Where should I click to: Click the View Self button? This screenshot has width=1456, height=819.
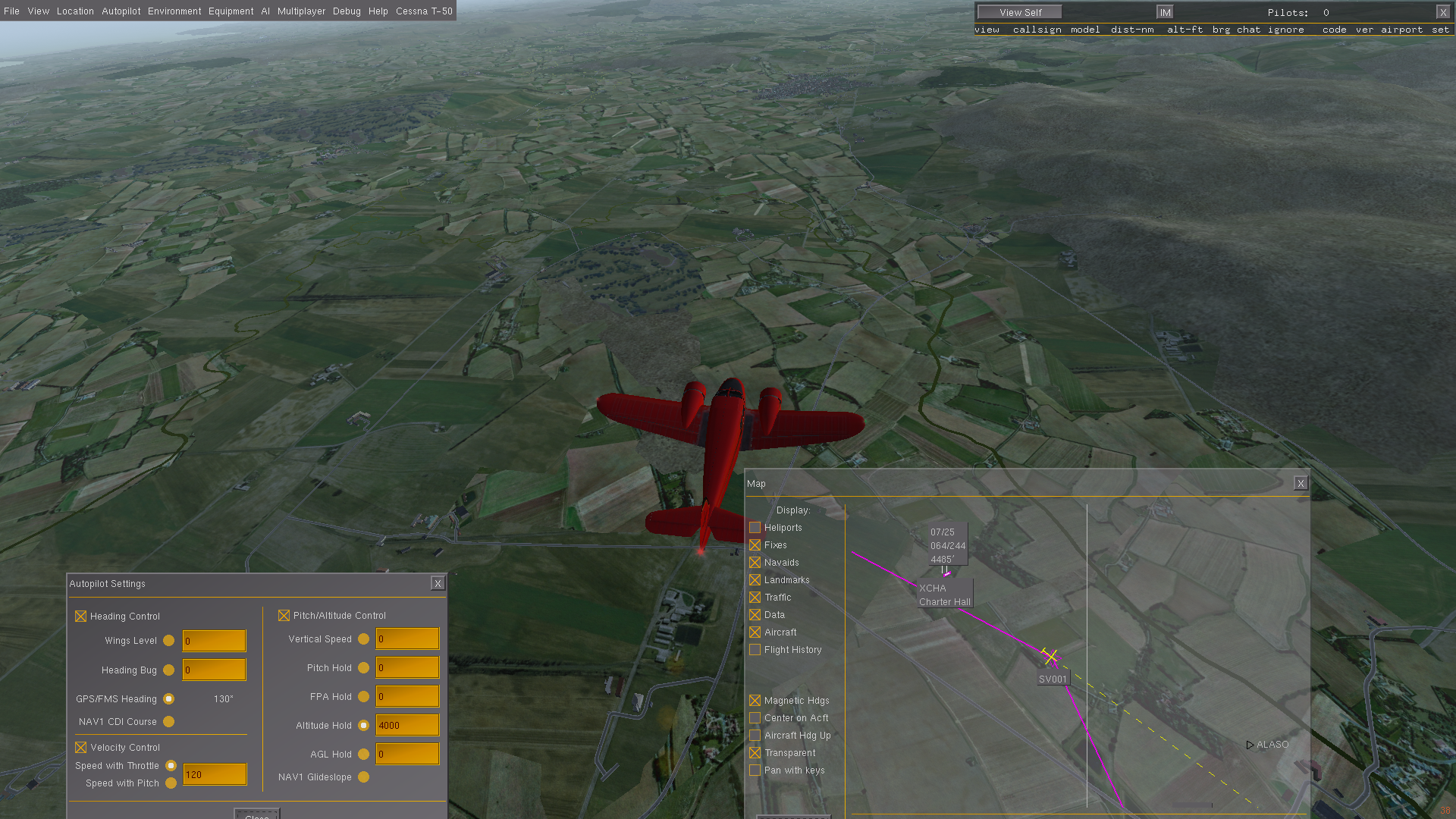(1020, 12)
